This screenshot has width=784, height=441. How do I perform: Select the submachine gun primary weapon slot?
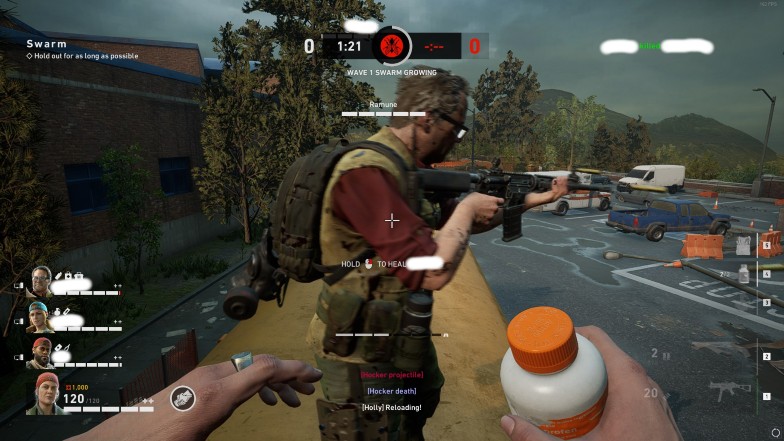(x=725, y=390)
